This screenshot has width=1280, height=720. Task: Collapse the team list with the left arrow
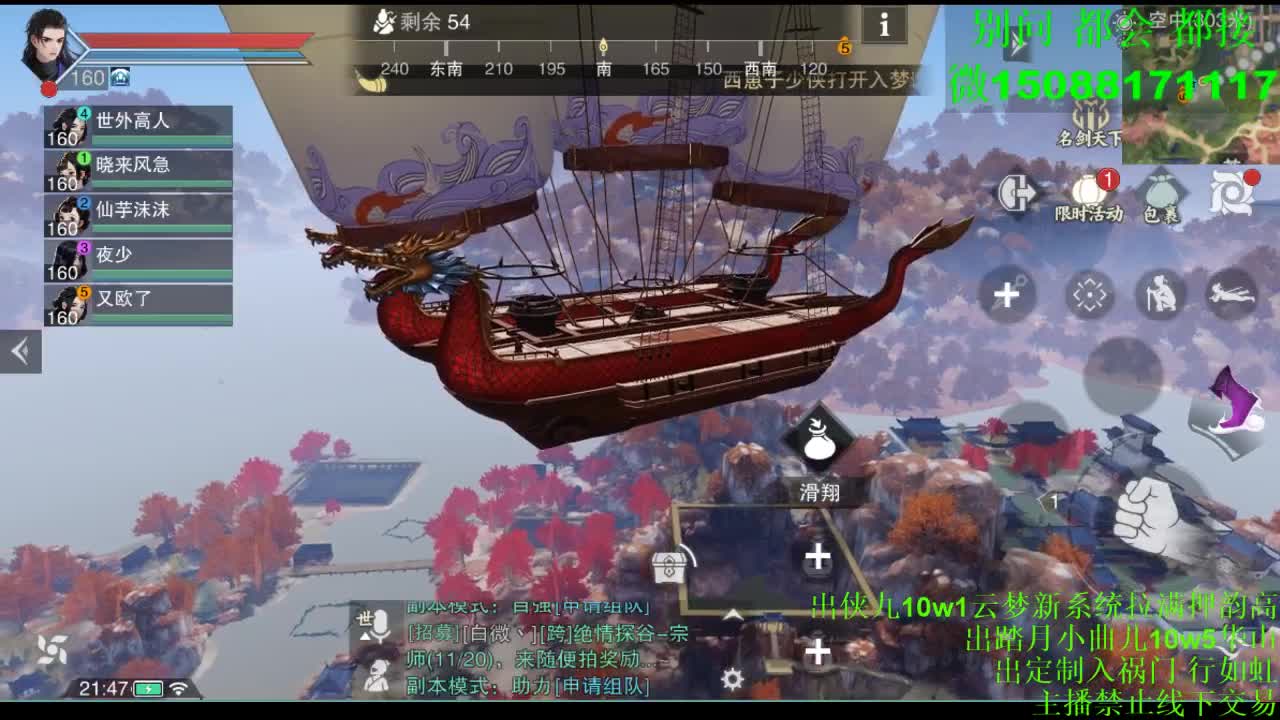click(18, 353)
